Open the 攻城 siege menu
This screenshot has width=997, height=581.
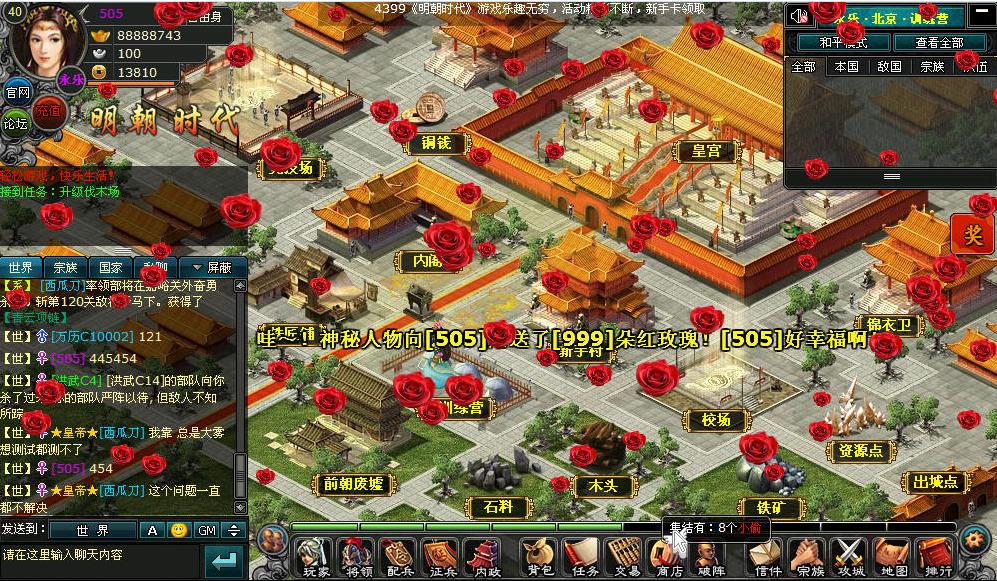850,557
